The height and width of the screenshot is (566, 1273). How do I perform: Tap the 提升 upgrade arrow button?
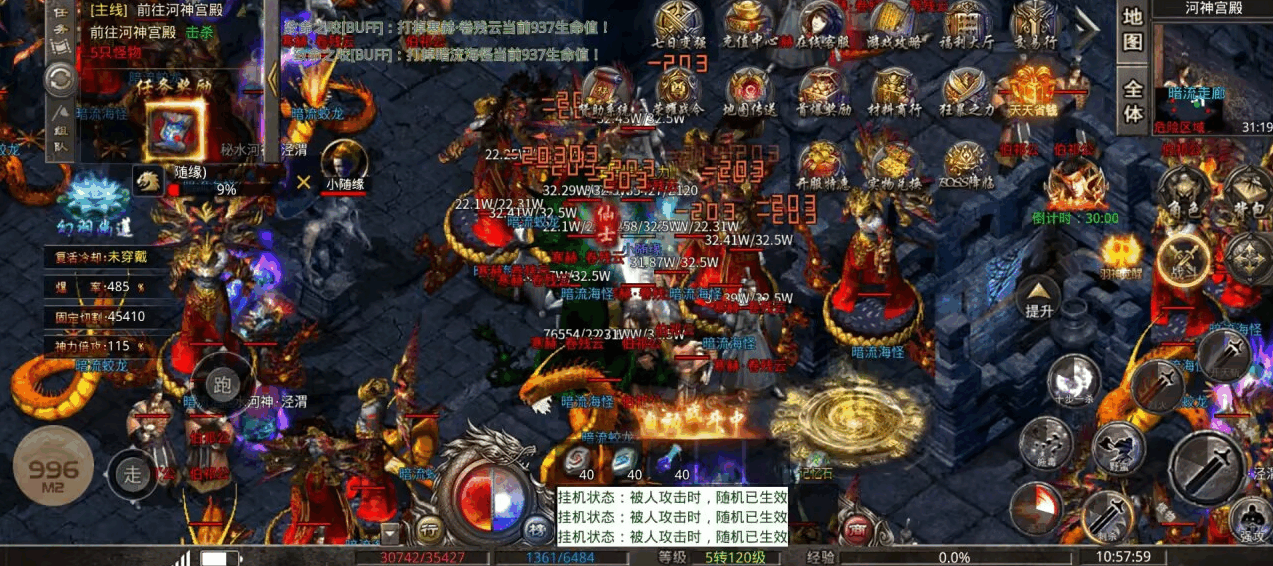tap(1039, 295)
